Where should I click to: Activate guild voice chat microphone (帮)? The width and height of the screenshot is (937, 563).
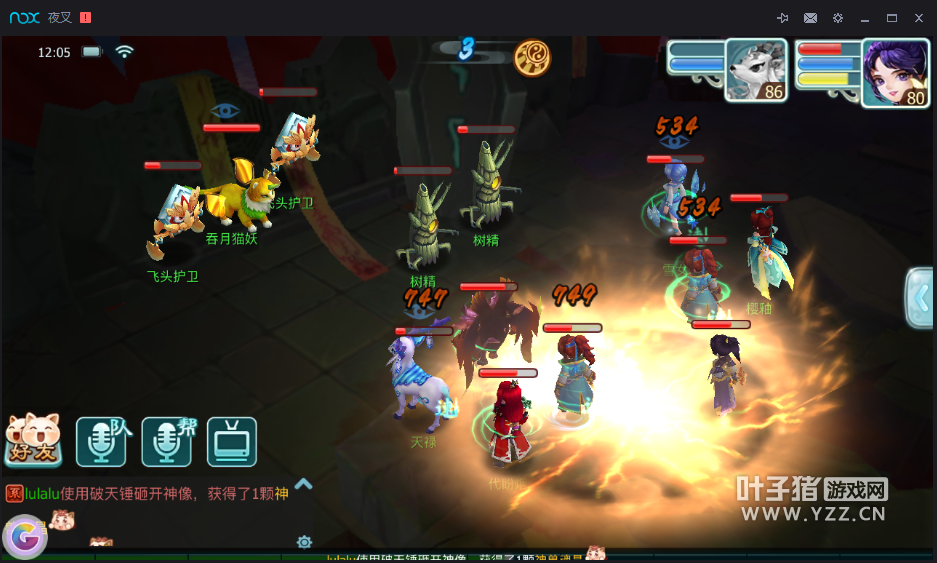166,442
